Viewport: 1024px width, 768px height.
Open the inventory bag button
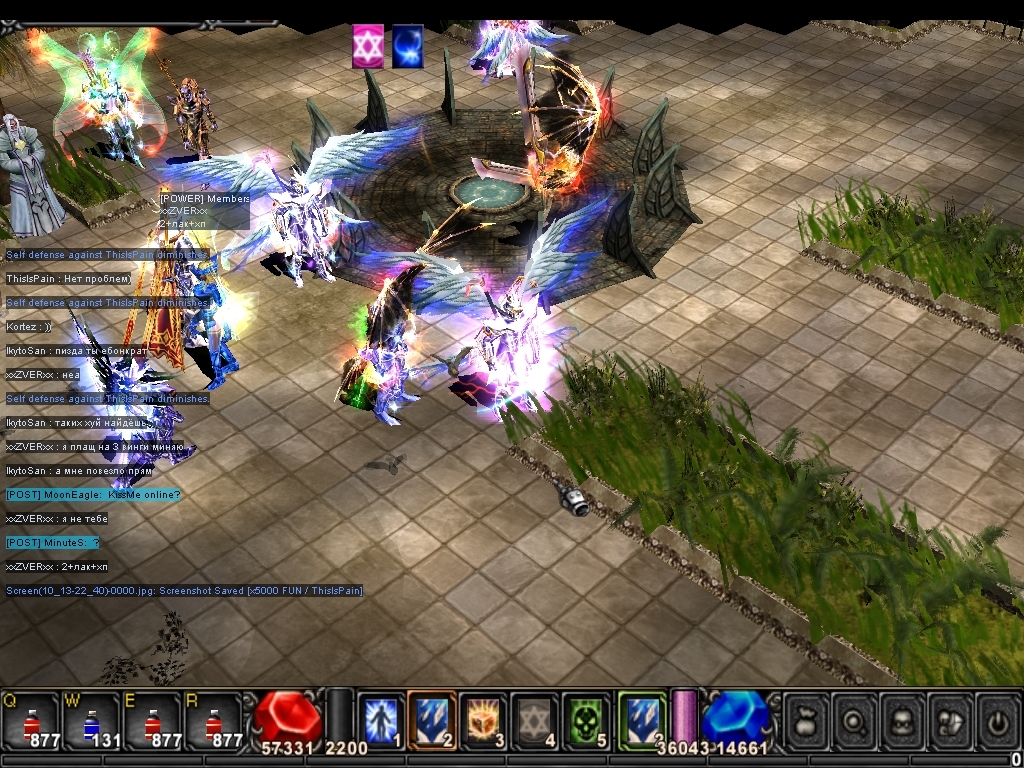(806, 719)
